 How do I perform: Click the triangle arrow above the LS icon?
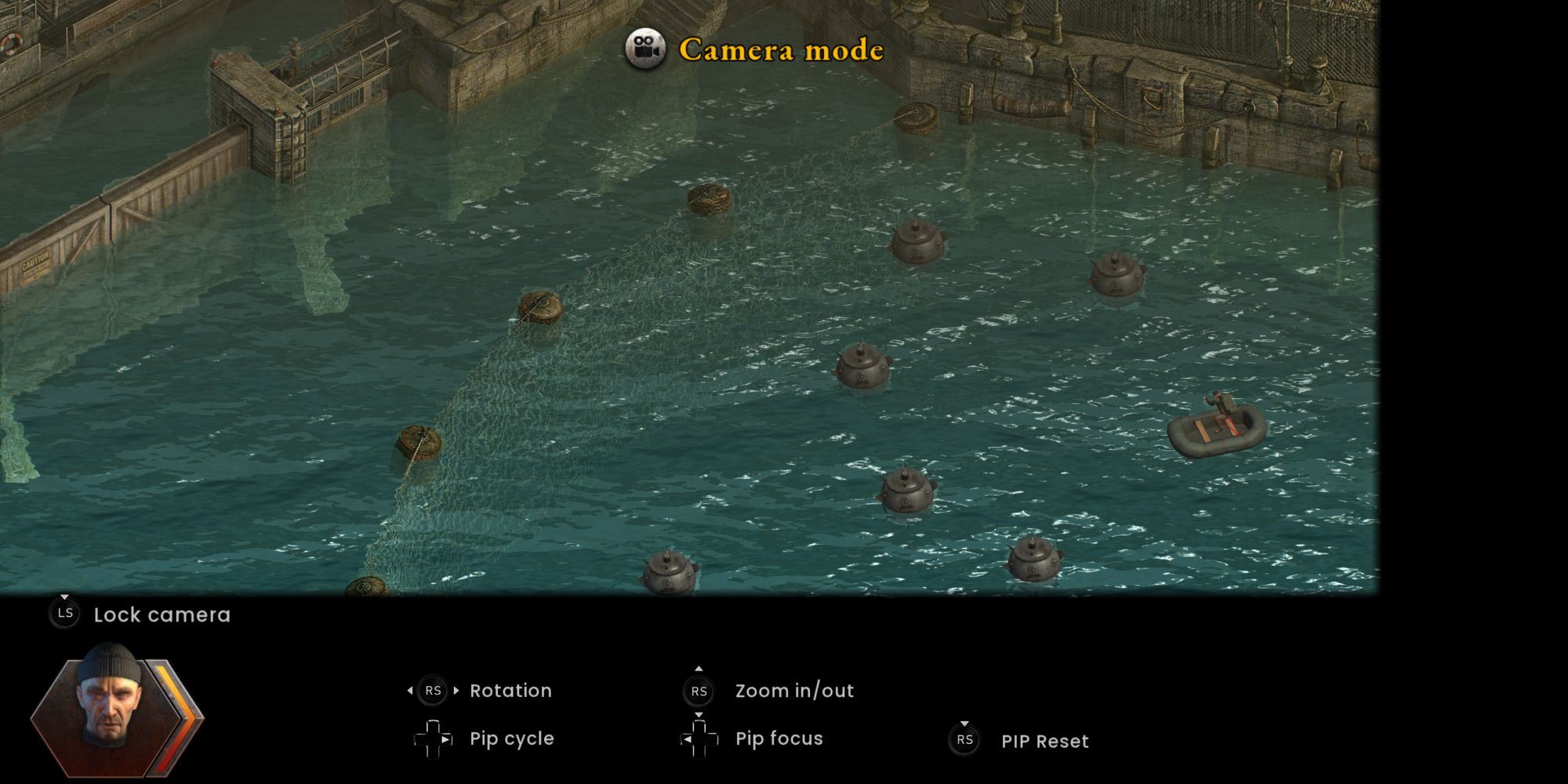point(64,597)
